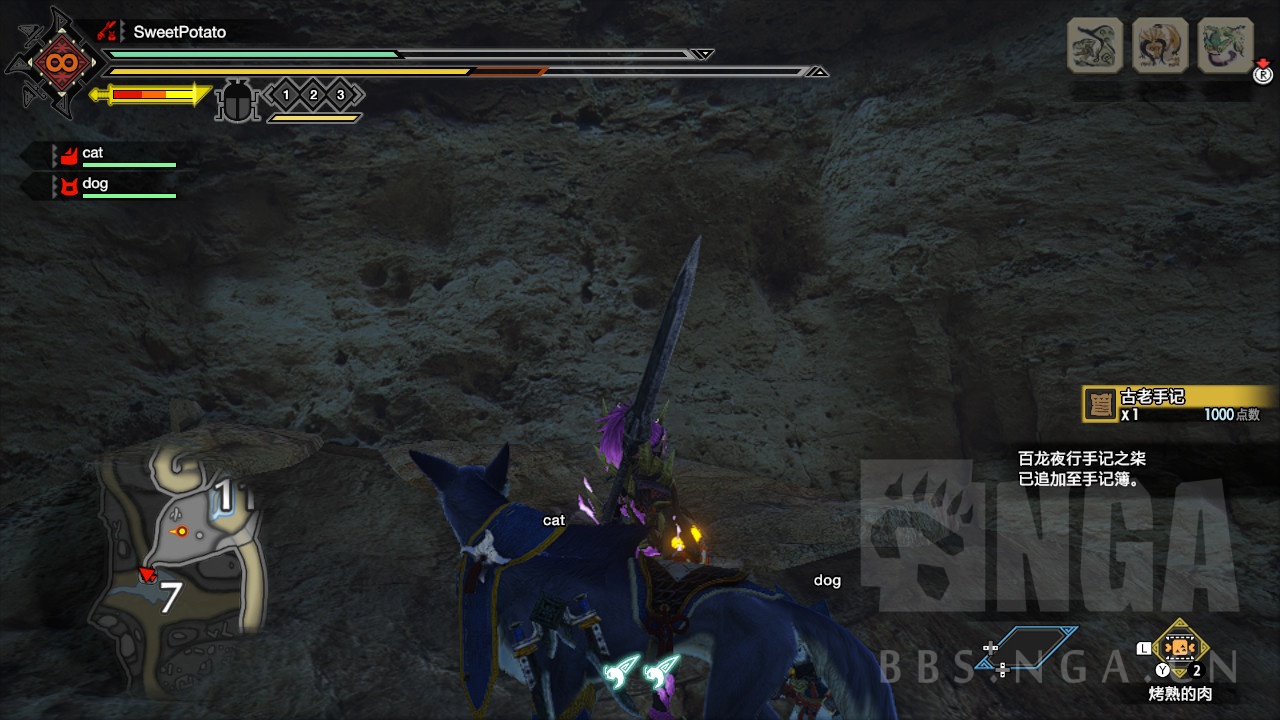Select the dog buddy entry
Viewport: 1280px width, 720px height.
click(x=94, y=185)
